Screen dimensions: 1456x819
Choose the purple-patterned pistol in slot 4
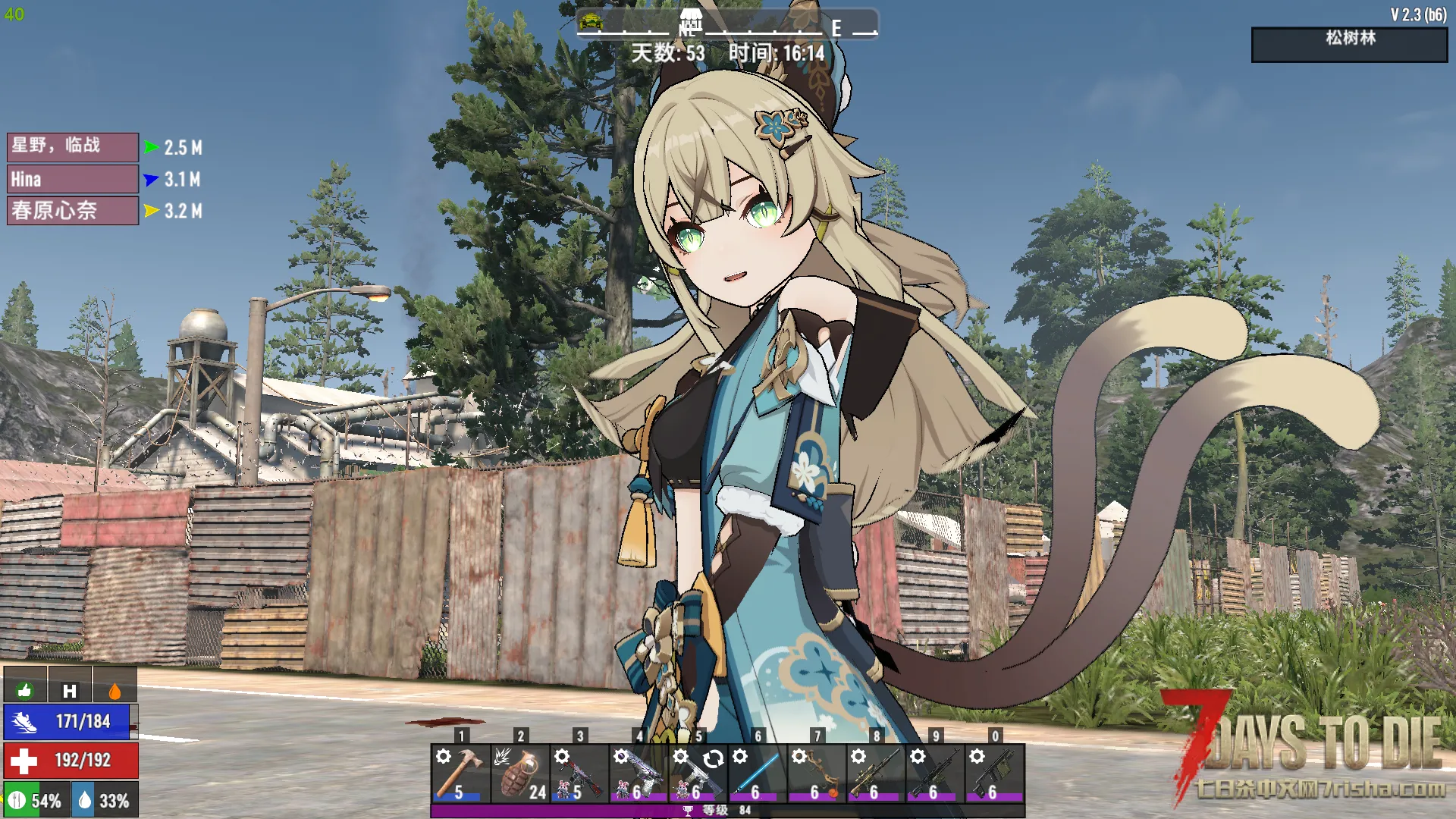639,773
